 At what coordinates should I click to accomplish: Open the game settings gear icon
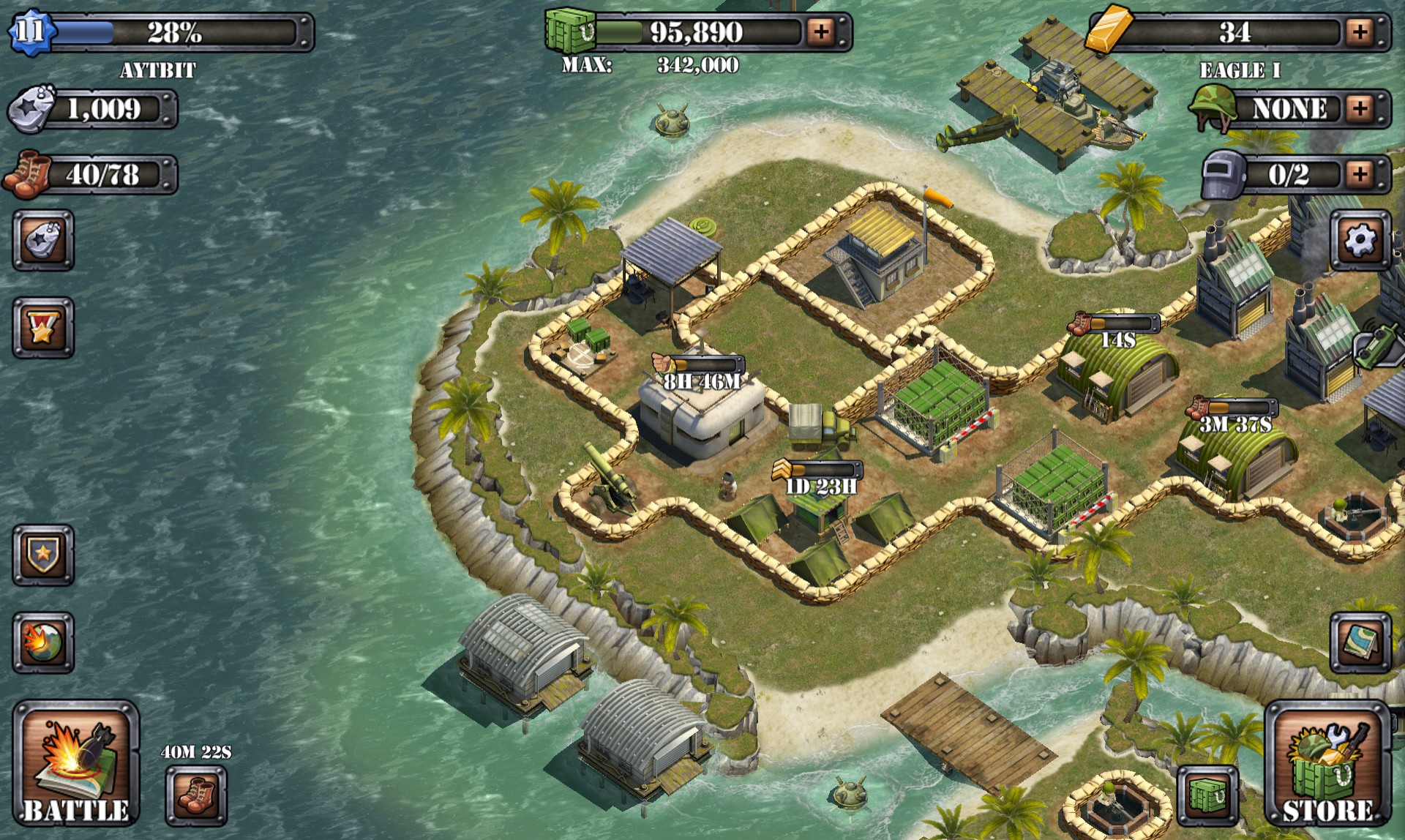(1361, 238)
